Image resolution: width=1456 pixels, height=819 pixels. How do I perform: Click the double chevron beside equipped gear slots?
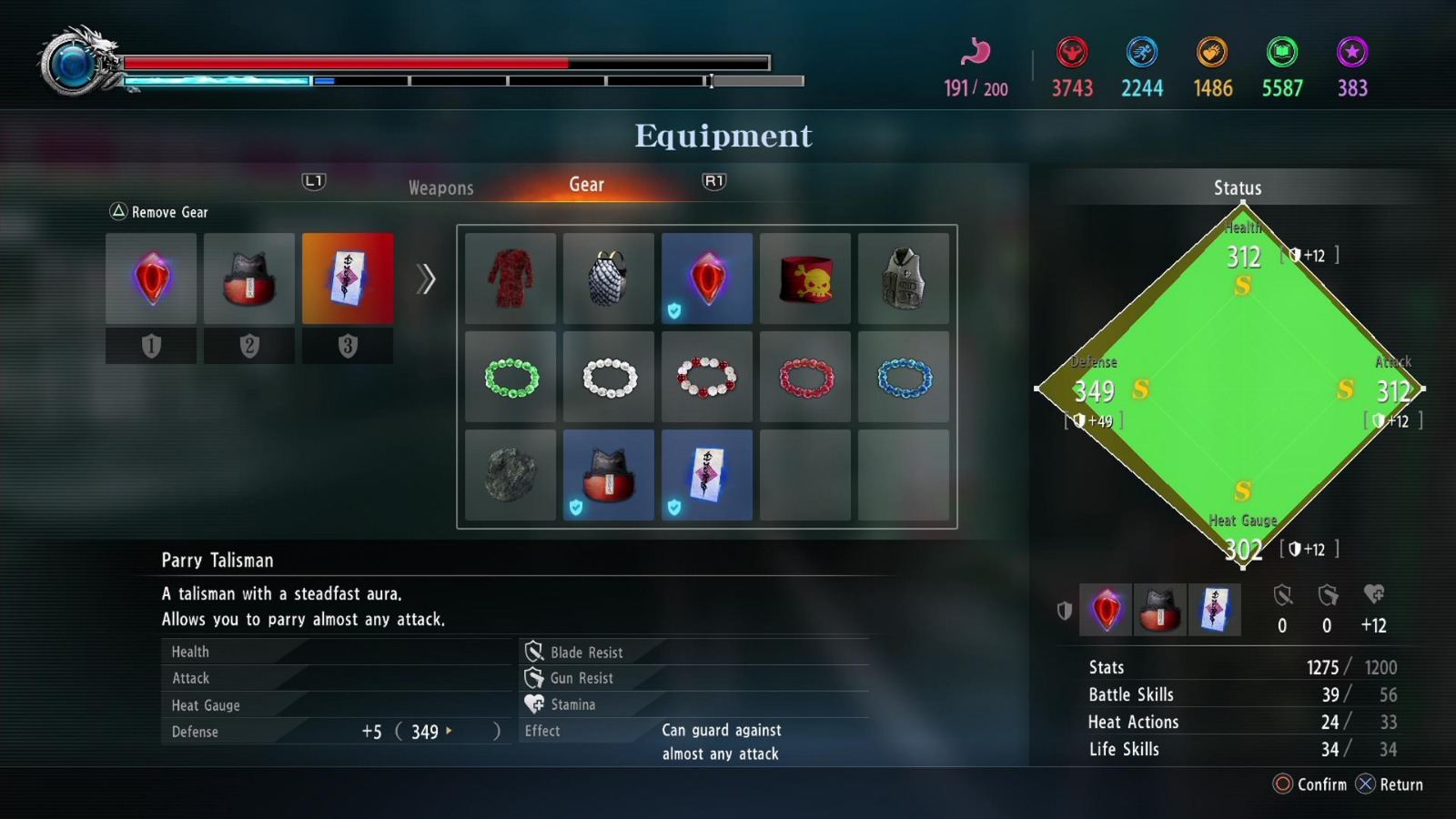point(423,280)
